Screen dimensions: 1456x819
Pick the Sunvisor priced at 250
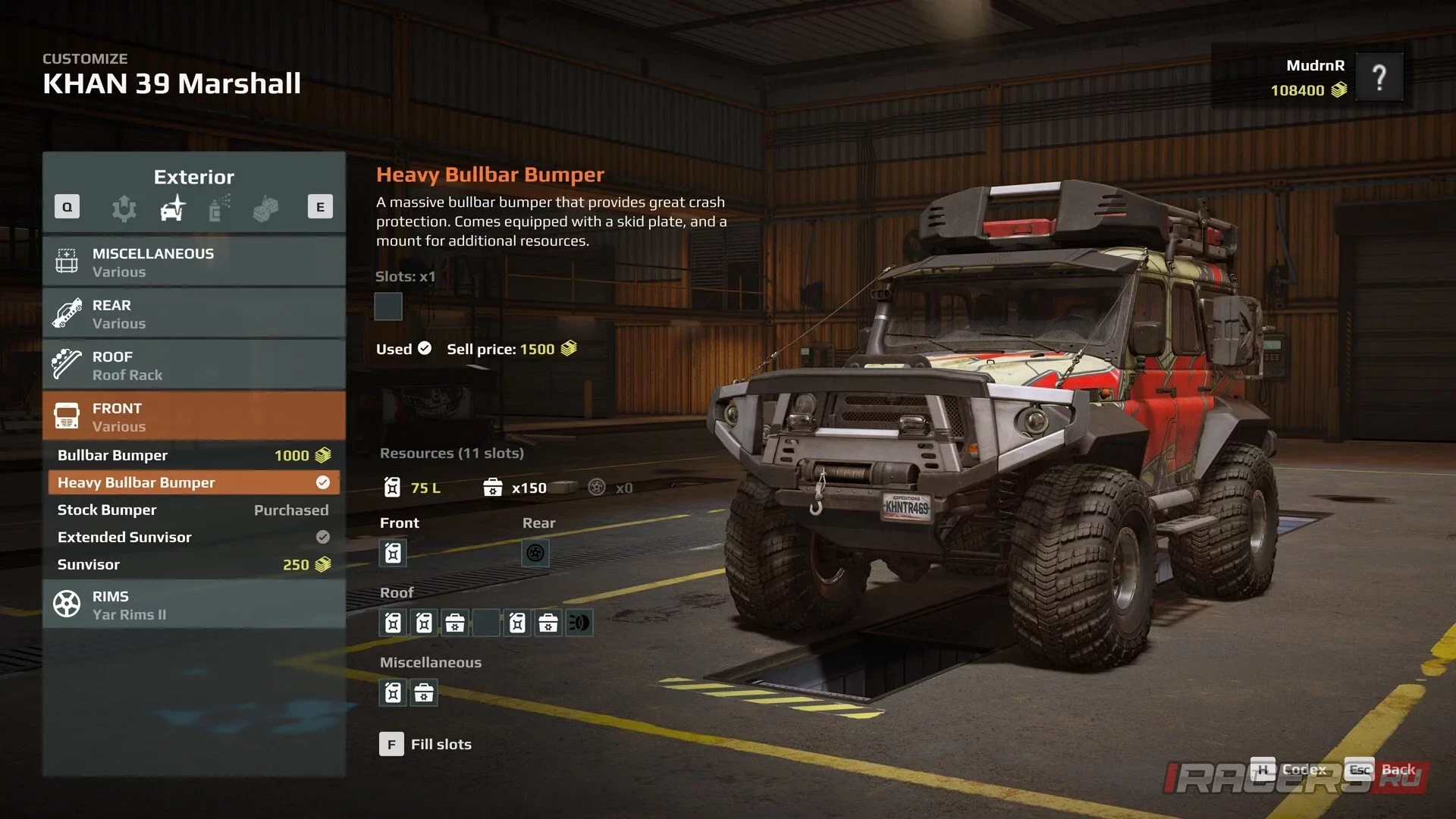coord(194,564)
